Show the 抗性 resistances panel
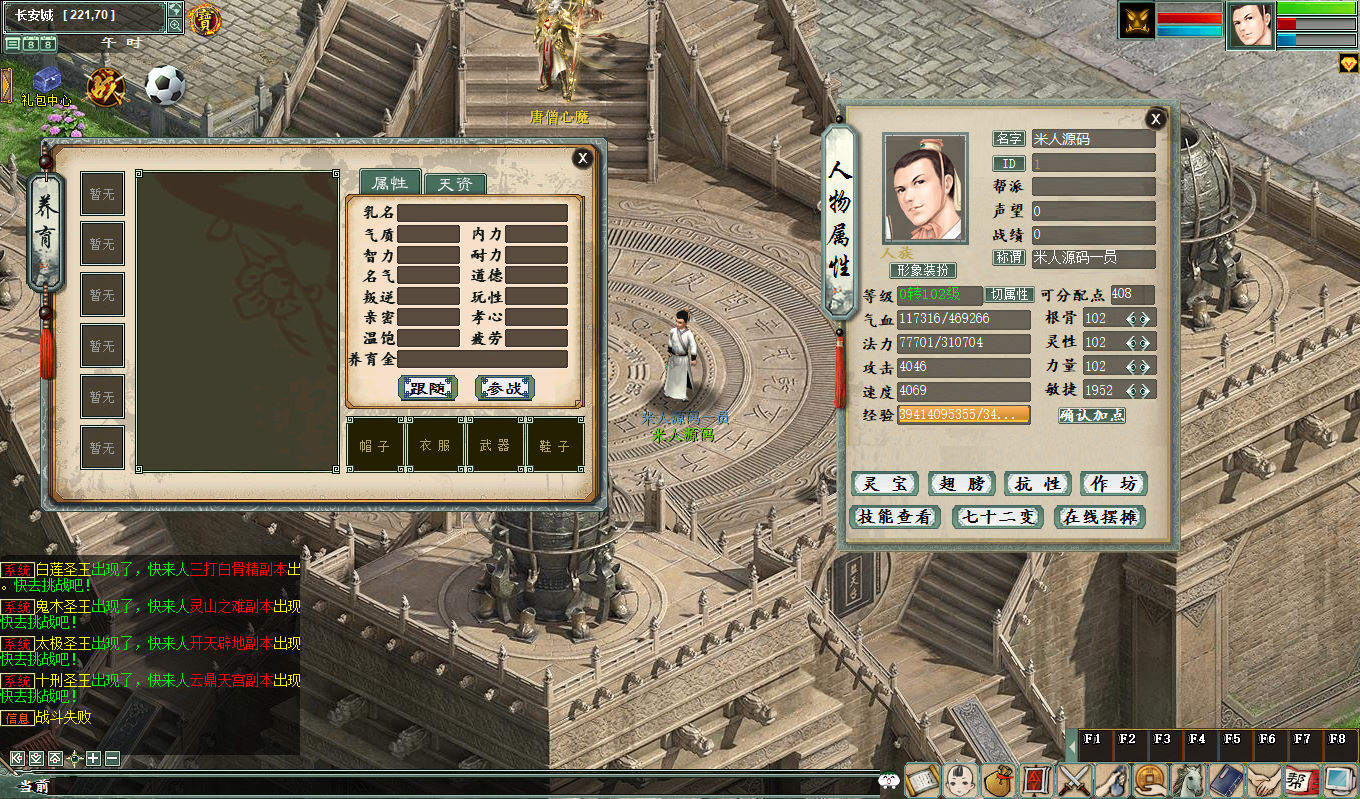The image size is (1360, 799). (x=1037, y=484)
